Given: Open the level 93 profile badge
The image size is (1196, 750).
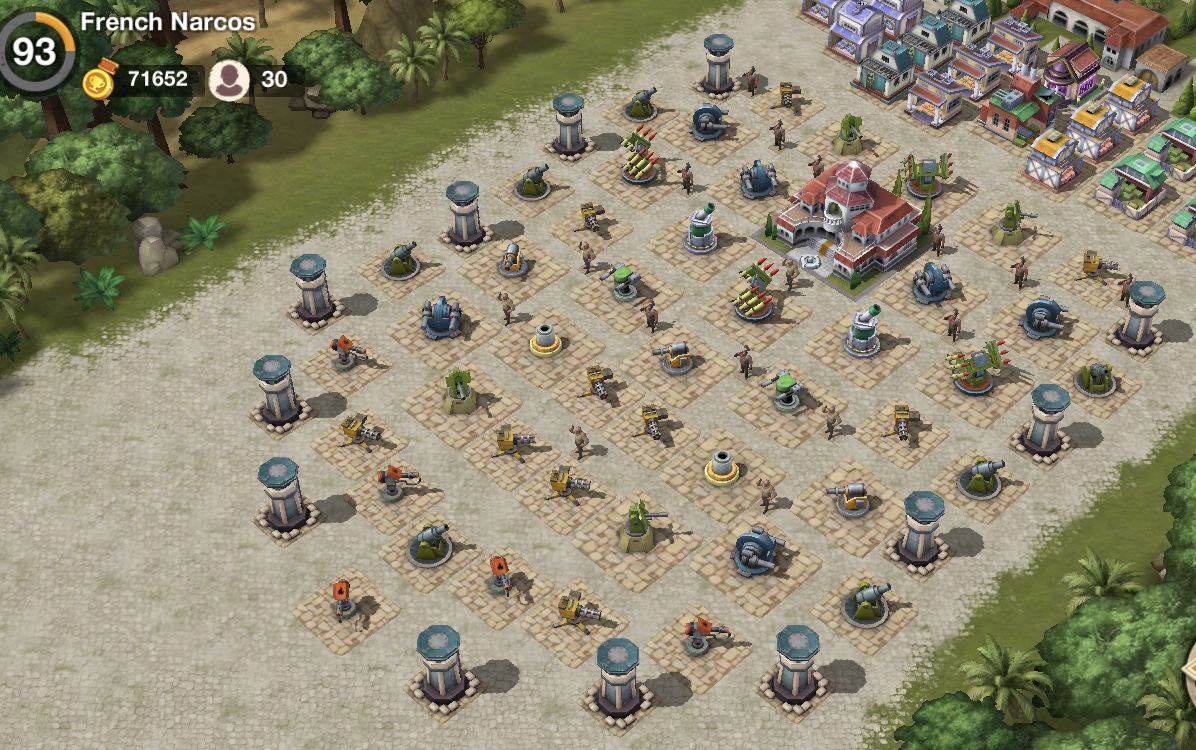Looking at the screenshot, I should click(34, 50).
